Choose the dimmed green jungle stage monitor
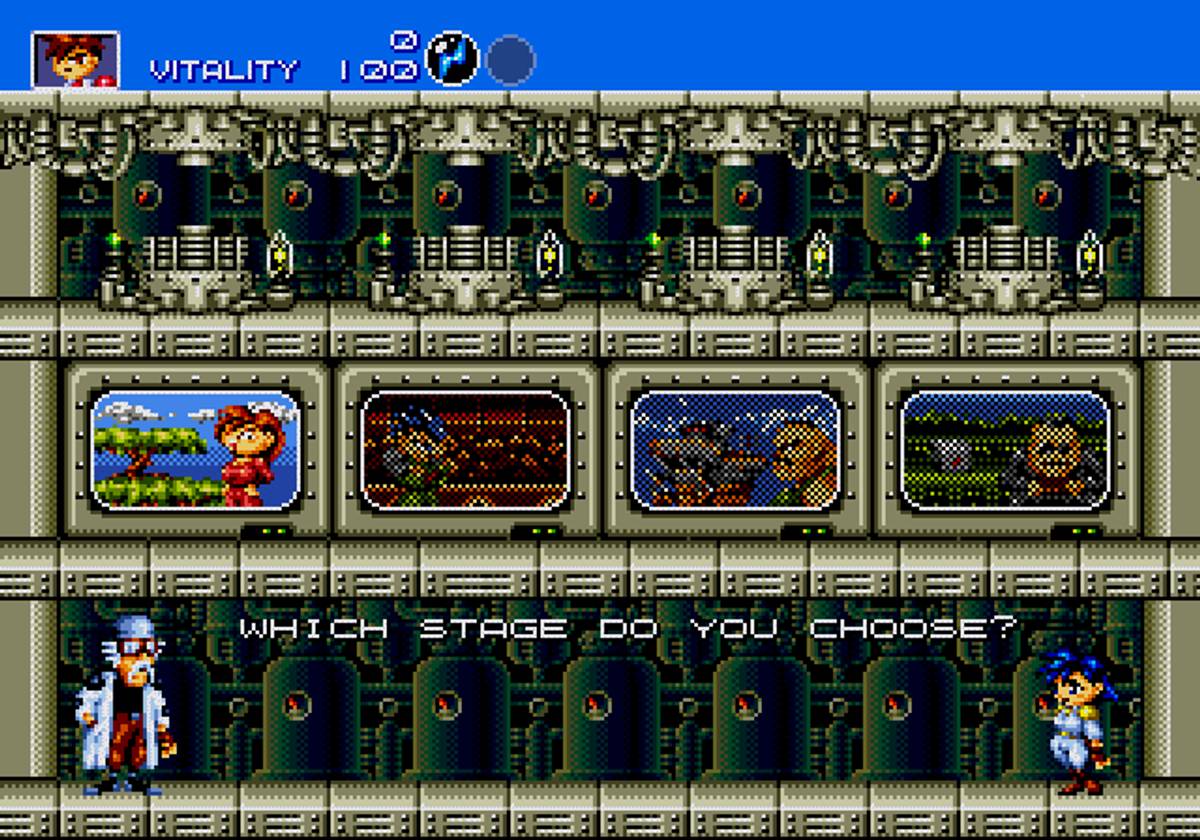Viewport: 1200px width, 840px height. (x=1006, y=449)
